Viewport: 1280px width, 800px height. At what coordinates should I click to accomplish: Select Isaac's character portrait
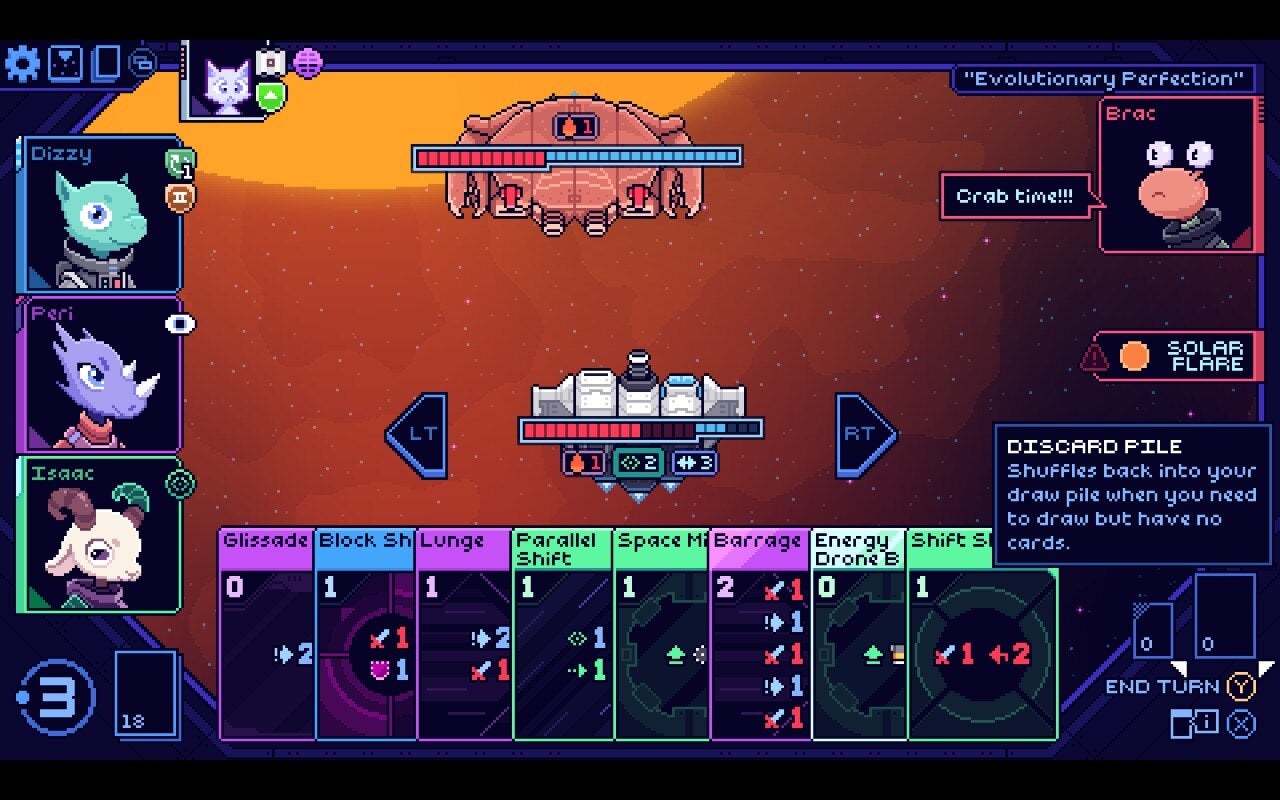tap(98, 535)
